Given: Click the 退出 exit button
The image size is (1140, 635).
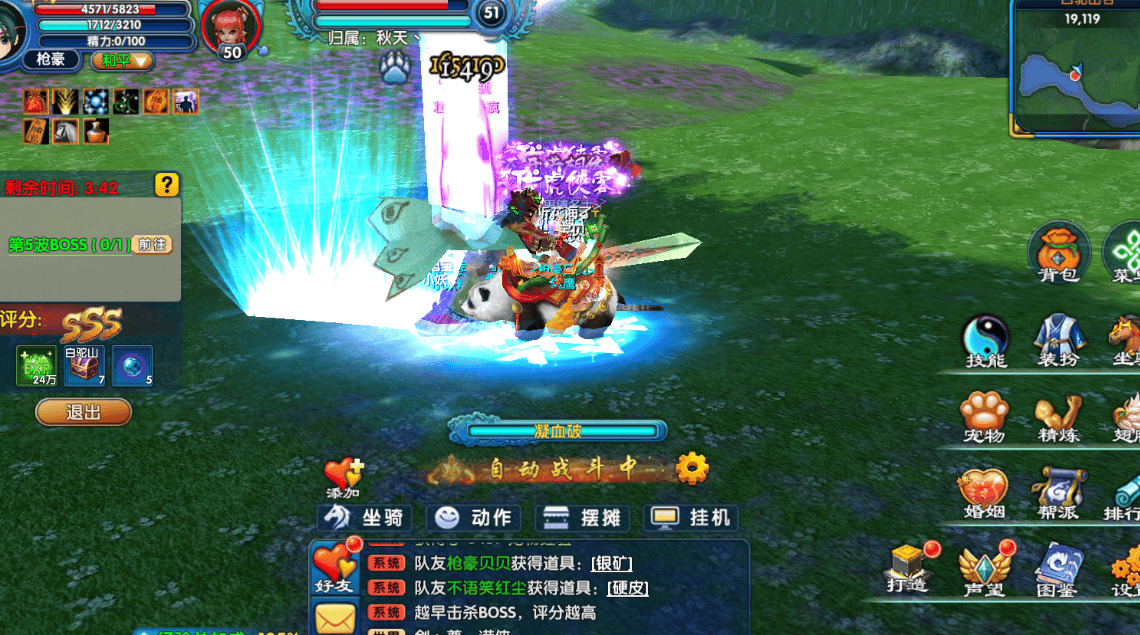Looking at the screenshot, I should [x=83, y=412].
